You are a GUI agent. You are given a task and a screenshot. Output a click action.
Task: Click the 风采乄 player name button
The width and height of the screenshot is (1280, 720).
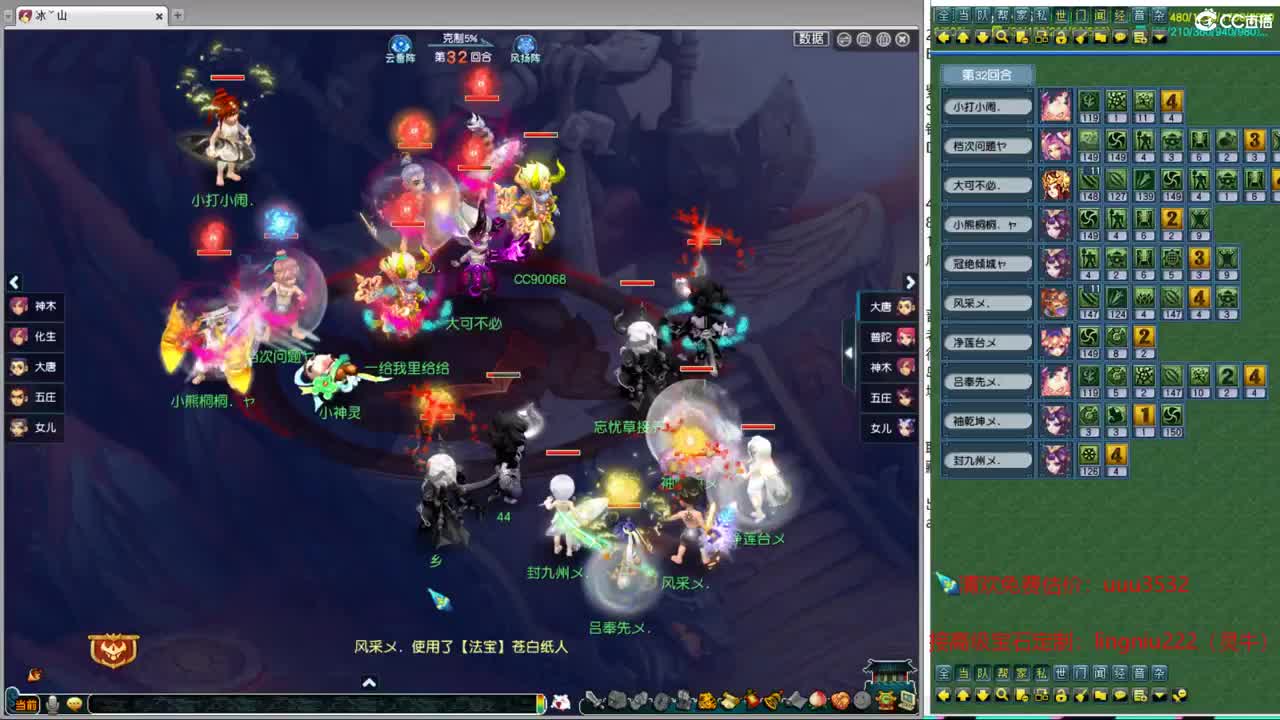(x=986, y=302)
